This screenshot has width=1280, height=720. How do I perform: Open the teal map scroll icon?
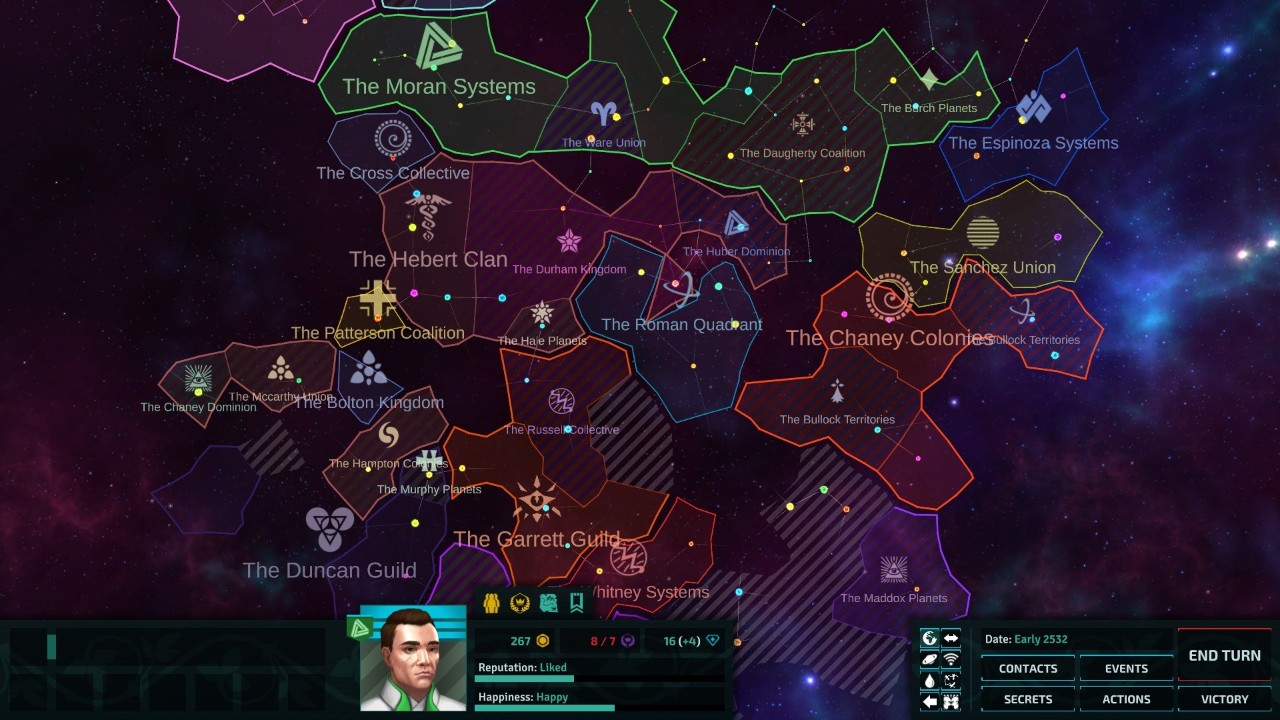click(548, 603)
